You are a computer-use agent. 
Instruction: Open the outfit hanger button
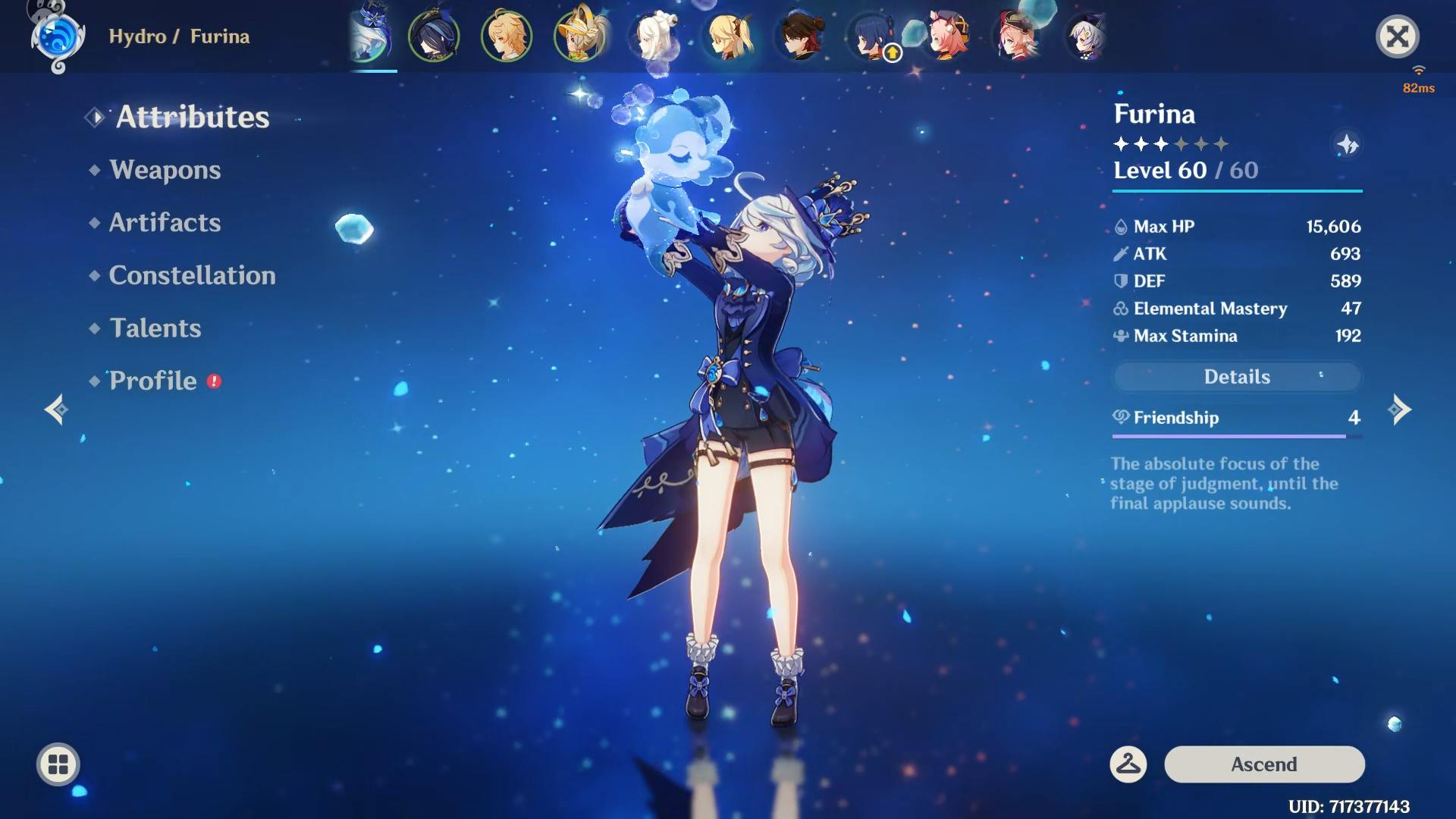coord(1128,764)
